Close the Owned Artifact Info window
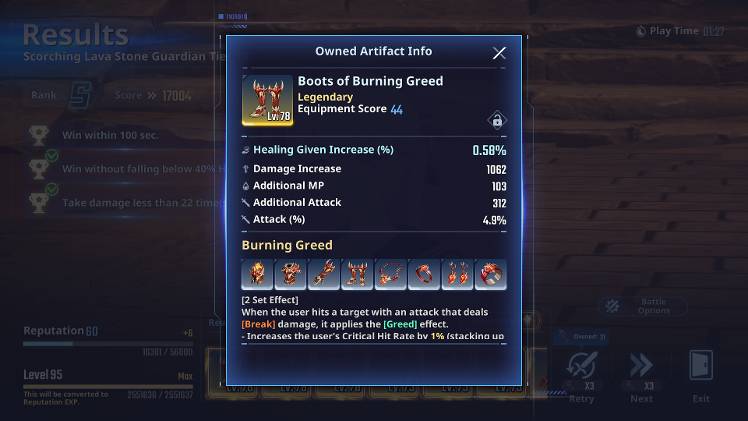The image size is (748, 421). (499, 53)
